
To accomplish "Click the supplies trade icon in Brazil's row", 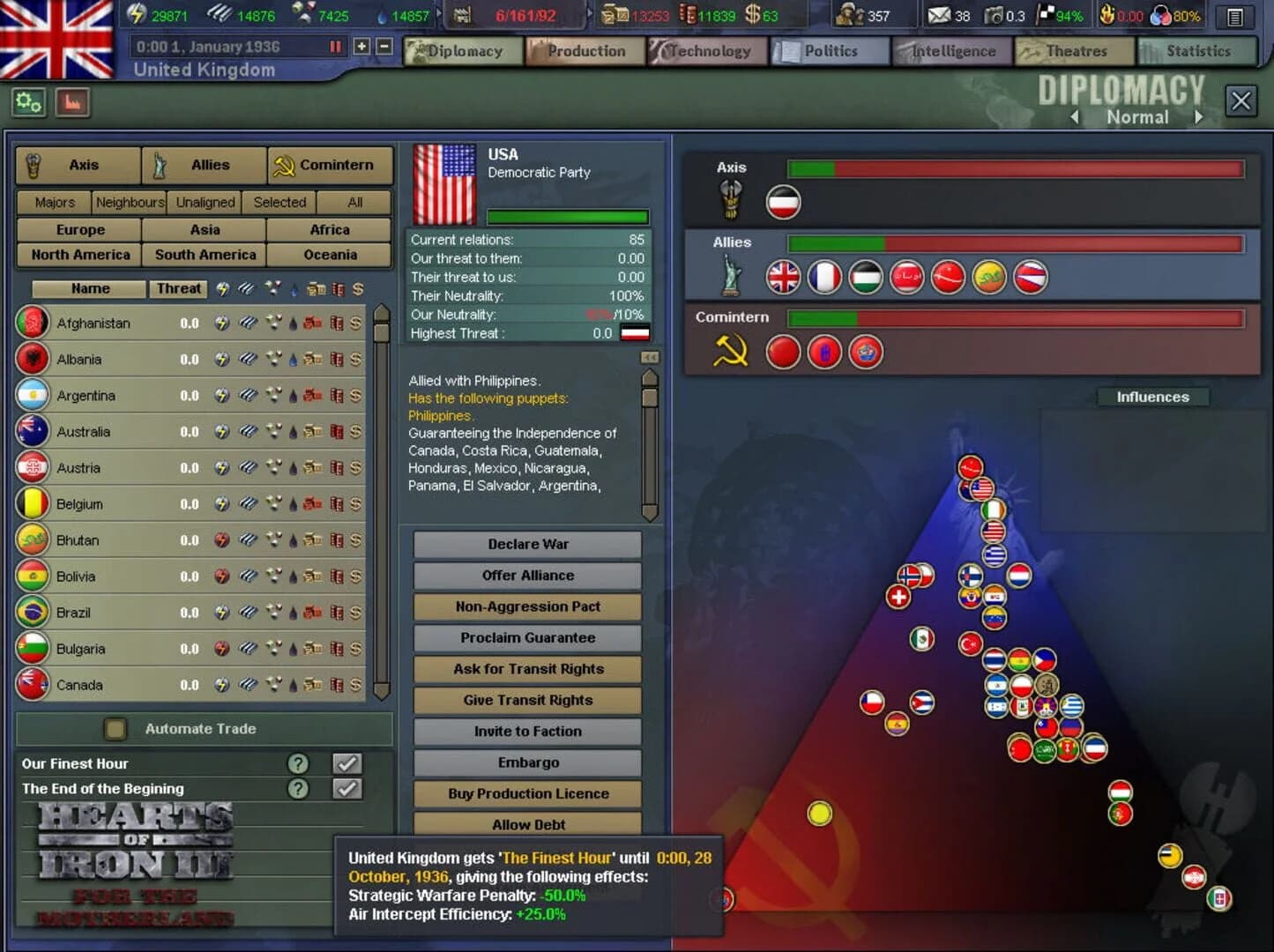I will [314, 613].
